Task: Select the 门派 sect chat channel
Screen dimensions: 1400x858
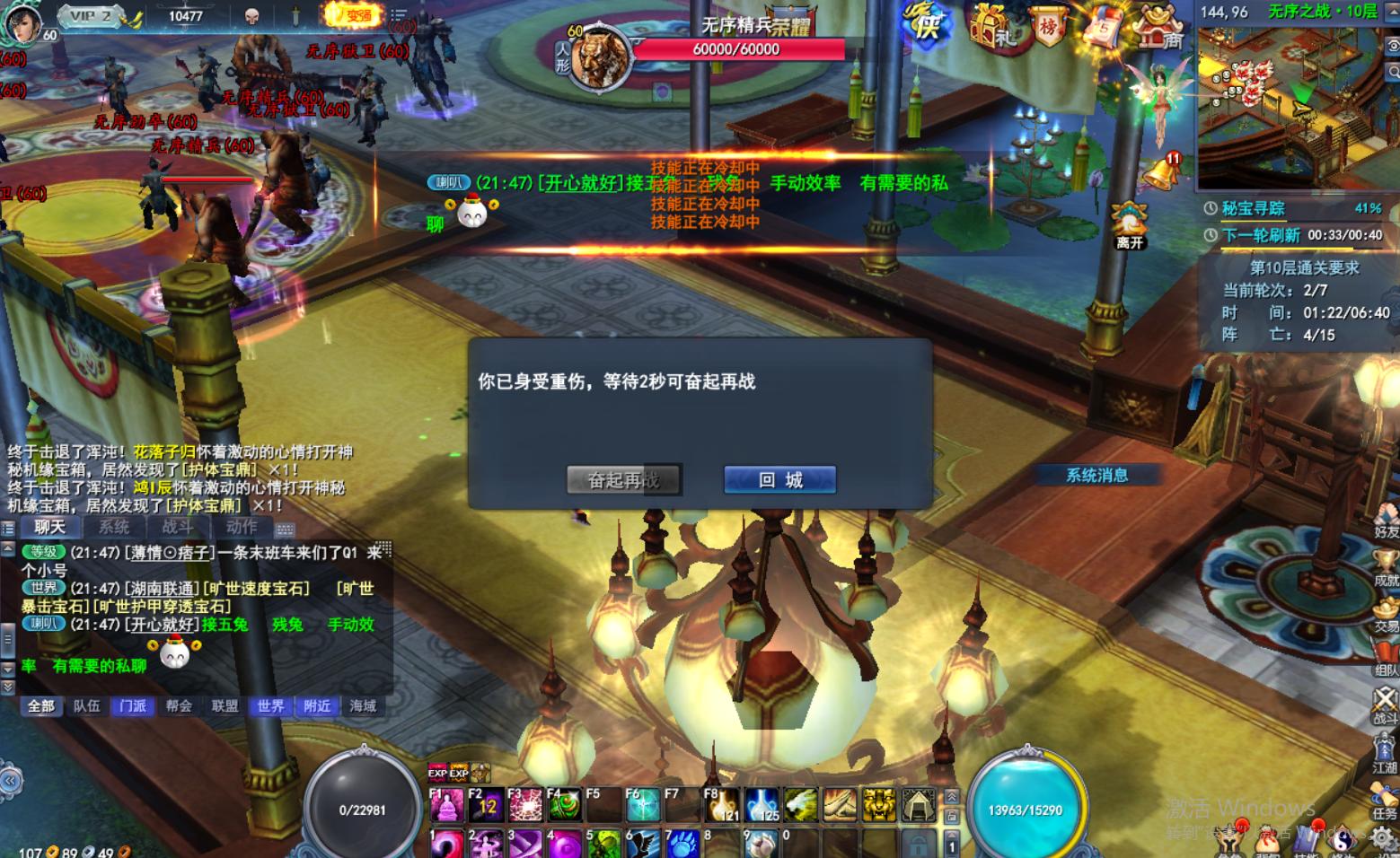Action: click(x=132, y=706)
